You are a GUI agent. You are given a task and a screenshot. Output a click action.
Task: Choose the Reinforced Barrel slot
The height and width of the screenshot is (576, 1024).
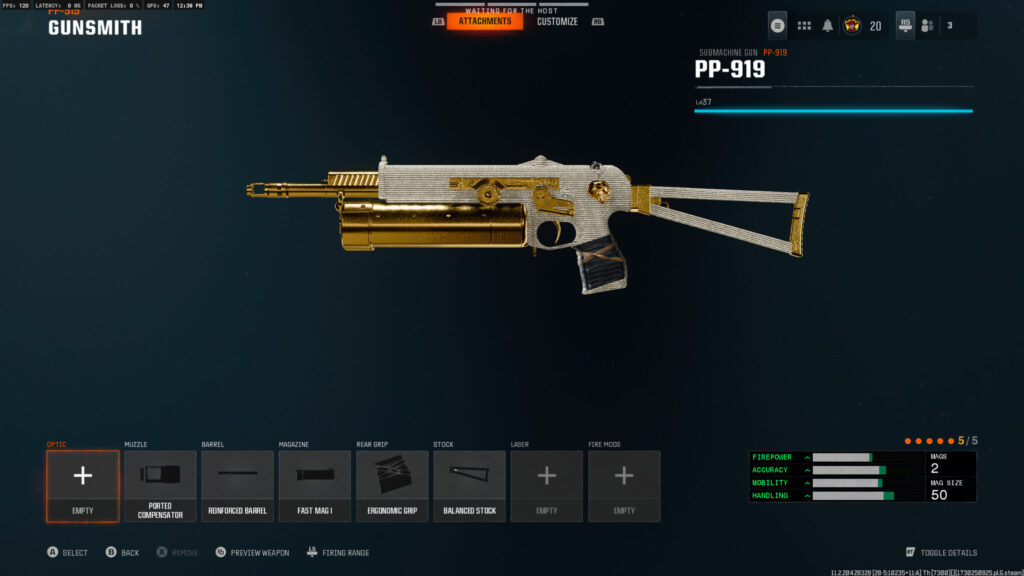pyautogui.click(x=237, y=486)
